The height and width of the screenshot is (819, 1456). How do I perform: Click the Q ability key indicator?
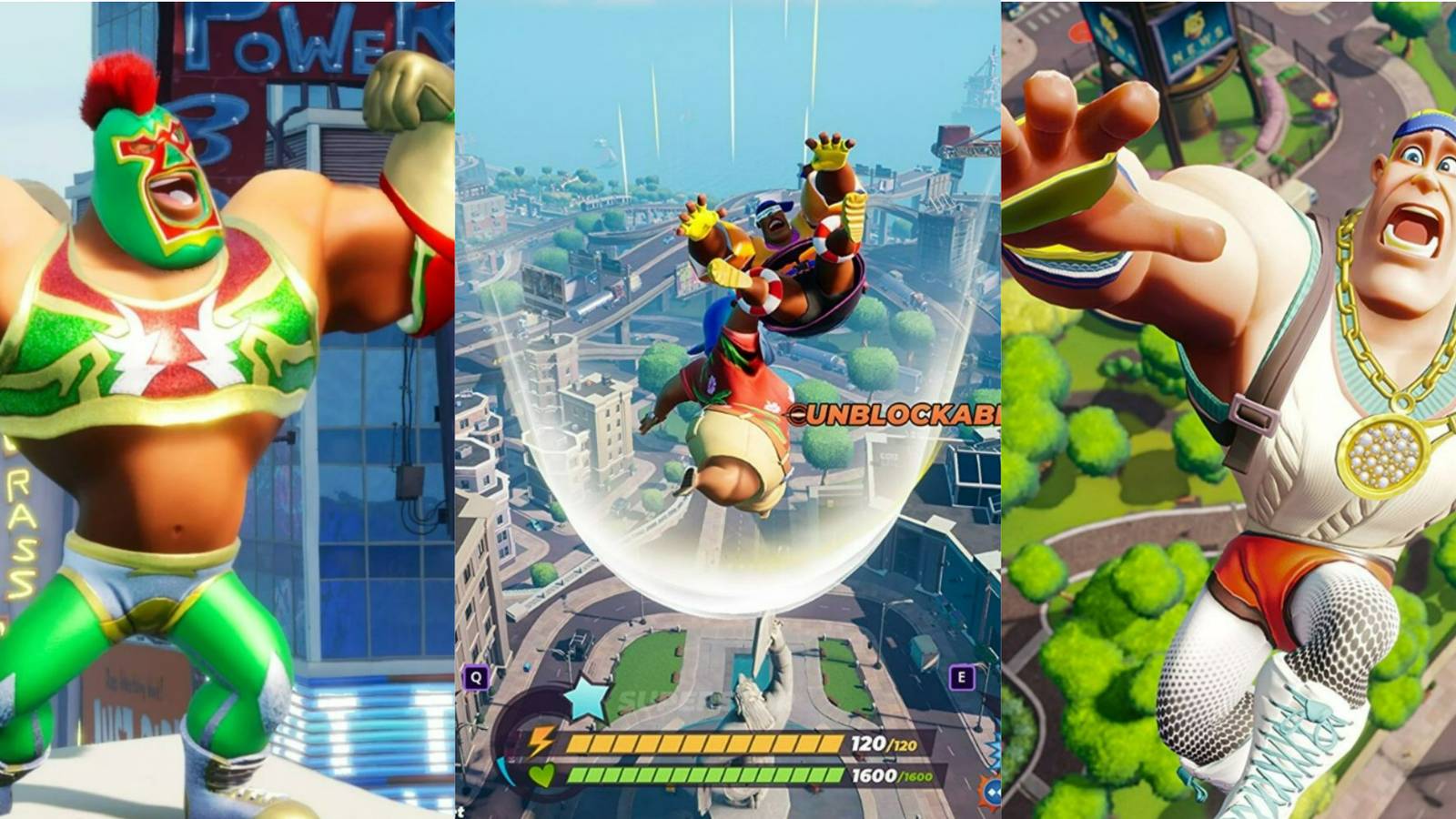coord(475,675)
